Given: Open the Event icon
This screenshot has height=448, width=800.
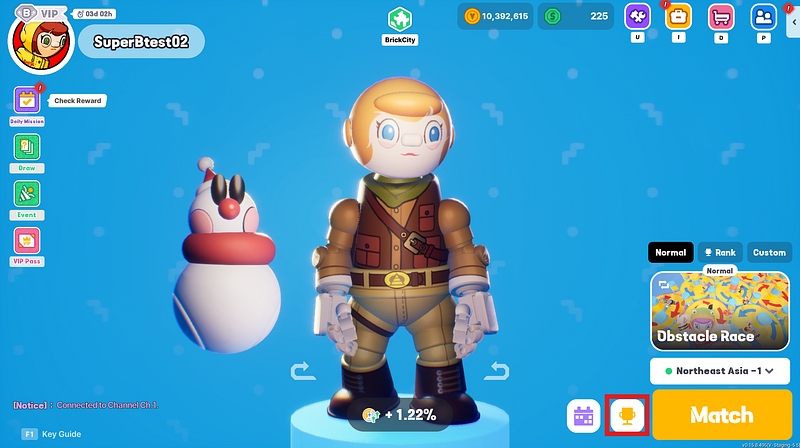Looking at the screenshot, I should [27, 193].
